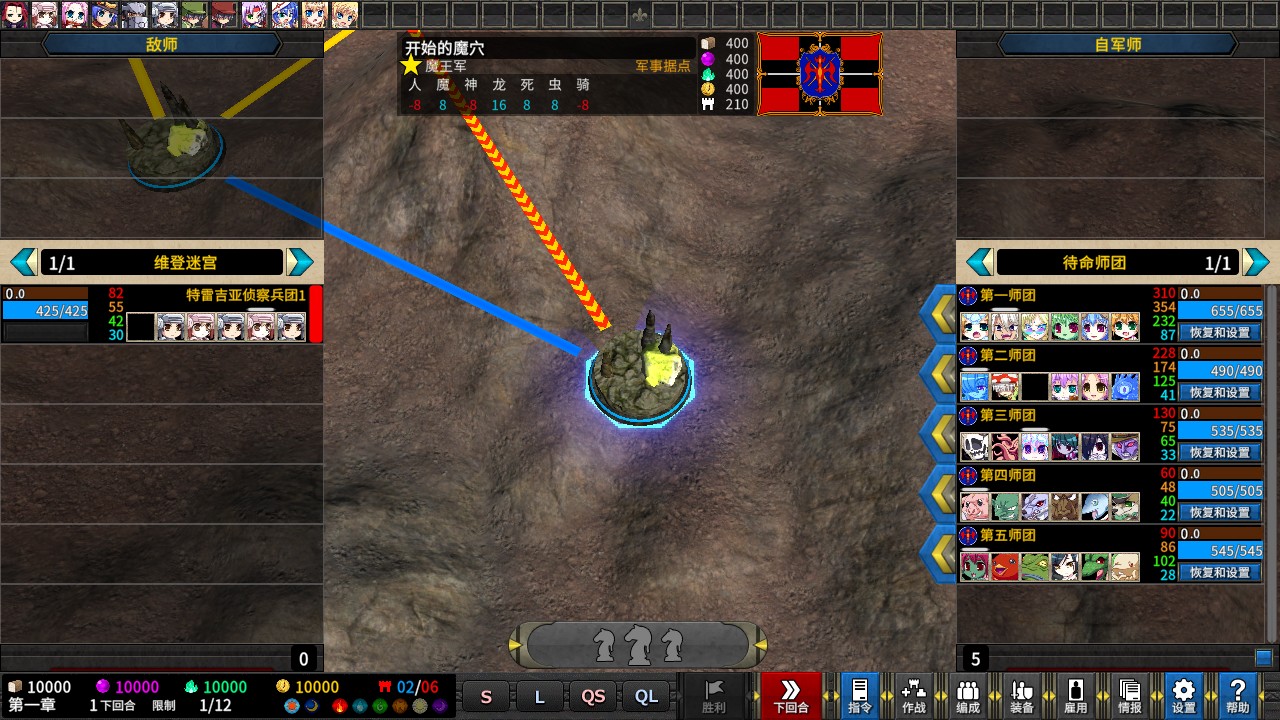Quick load with the QL button
This screenshot has height=720, width=1280.
[647, 697]
